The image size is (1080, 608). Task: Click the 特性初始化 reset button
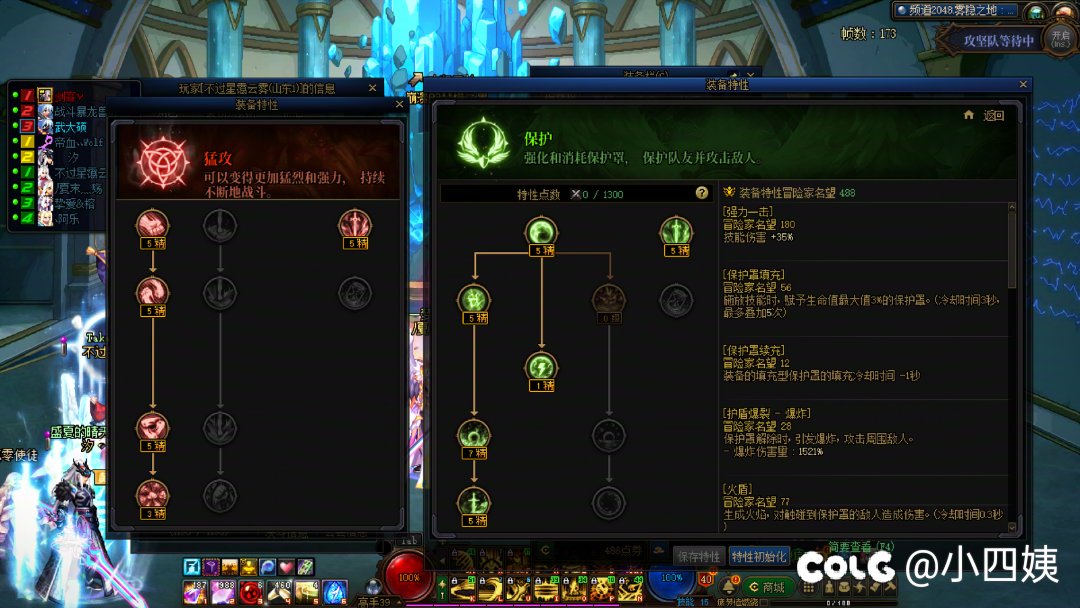click(x=759, y=556)
